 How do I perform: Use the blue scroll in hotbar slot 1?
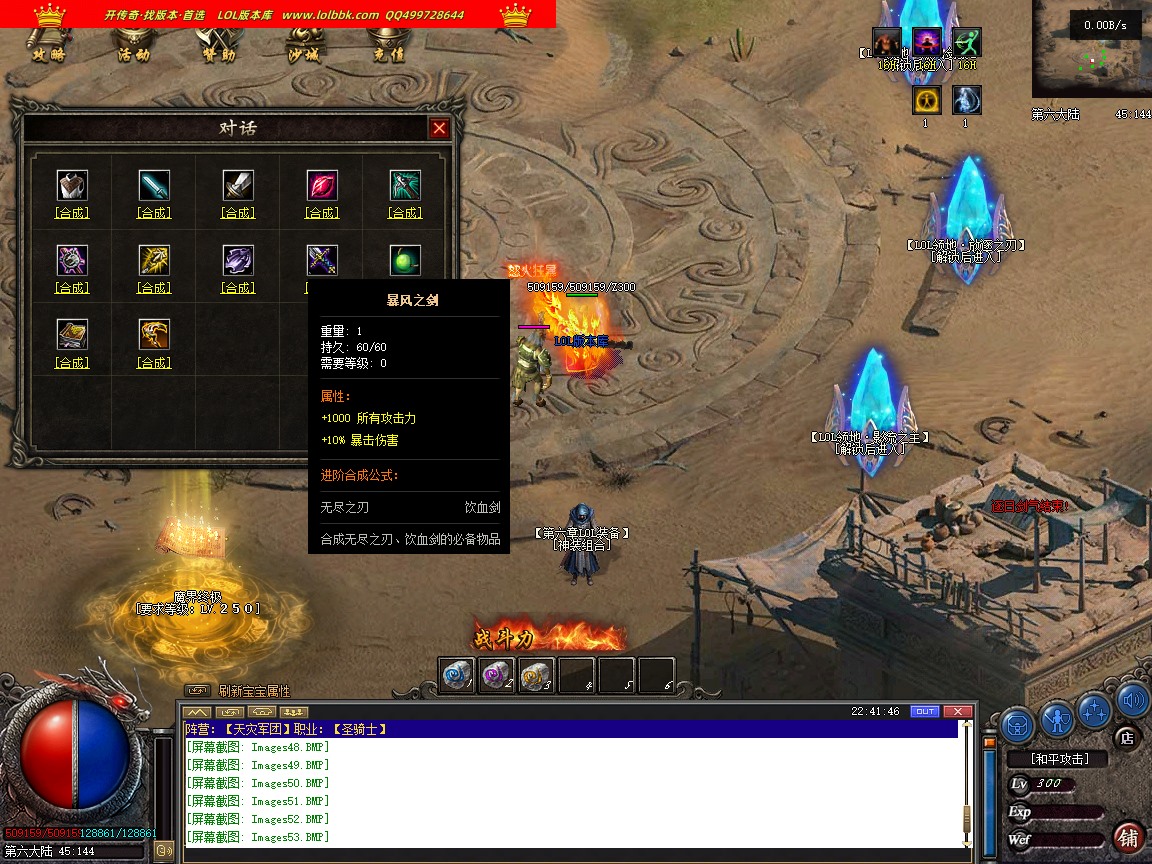(457, 675)
